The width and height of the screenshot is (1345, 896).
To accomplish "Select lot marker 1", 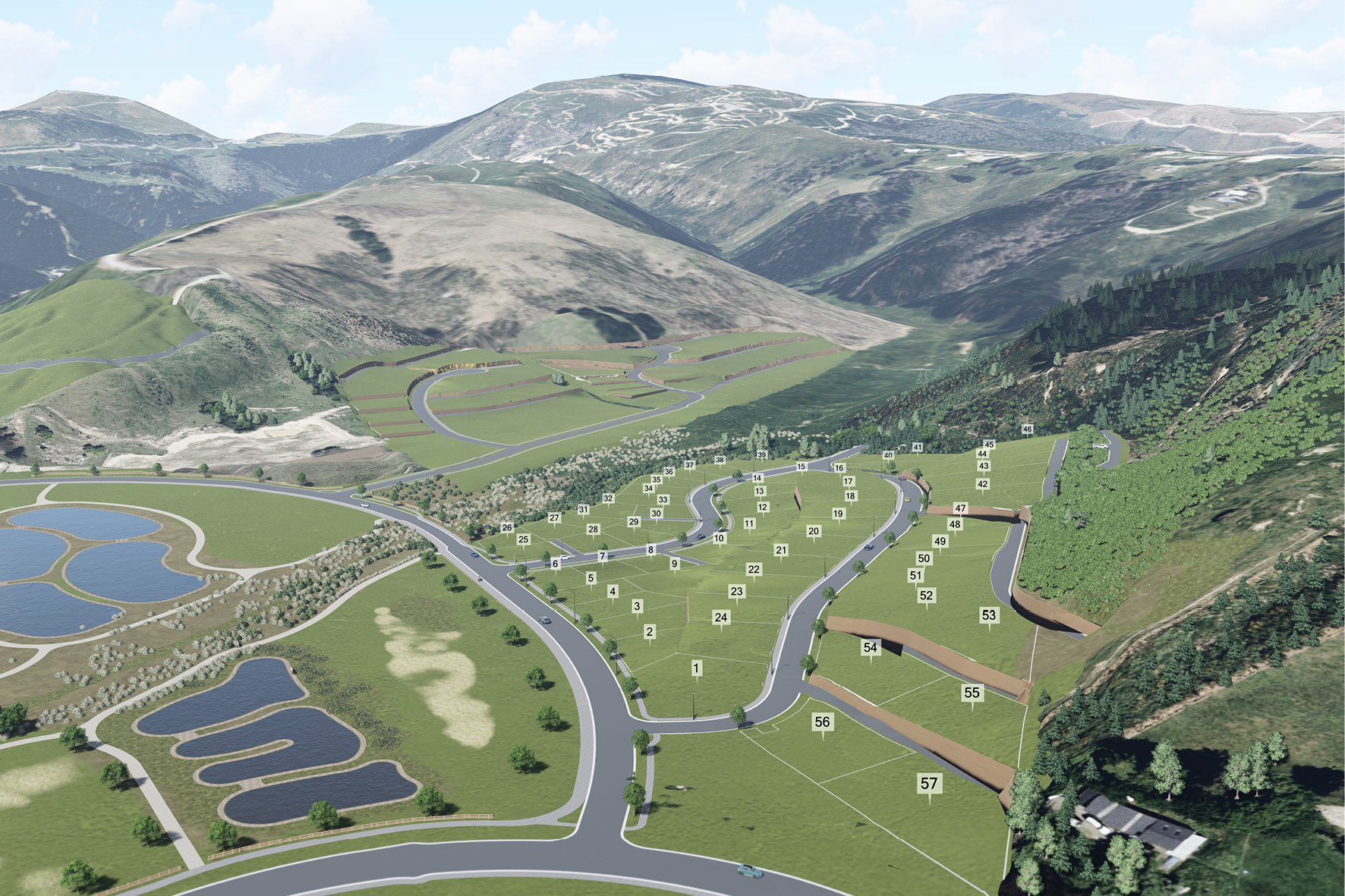I will [696, 668].
